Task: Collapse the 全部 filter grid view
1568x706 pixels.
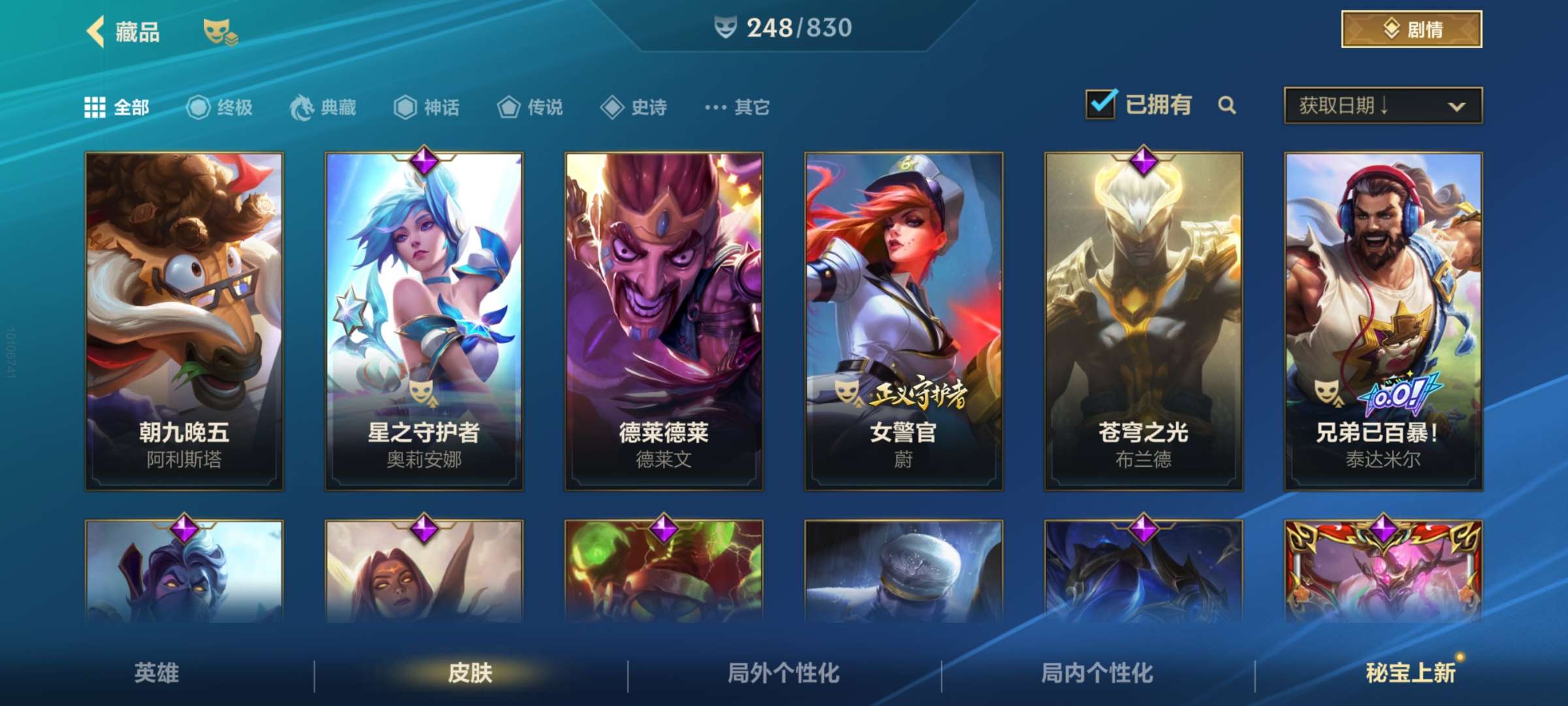Action: pyautogui.click(x=97, y=107)
